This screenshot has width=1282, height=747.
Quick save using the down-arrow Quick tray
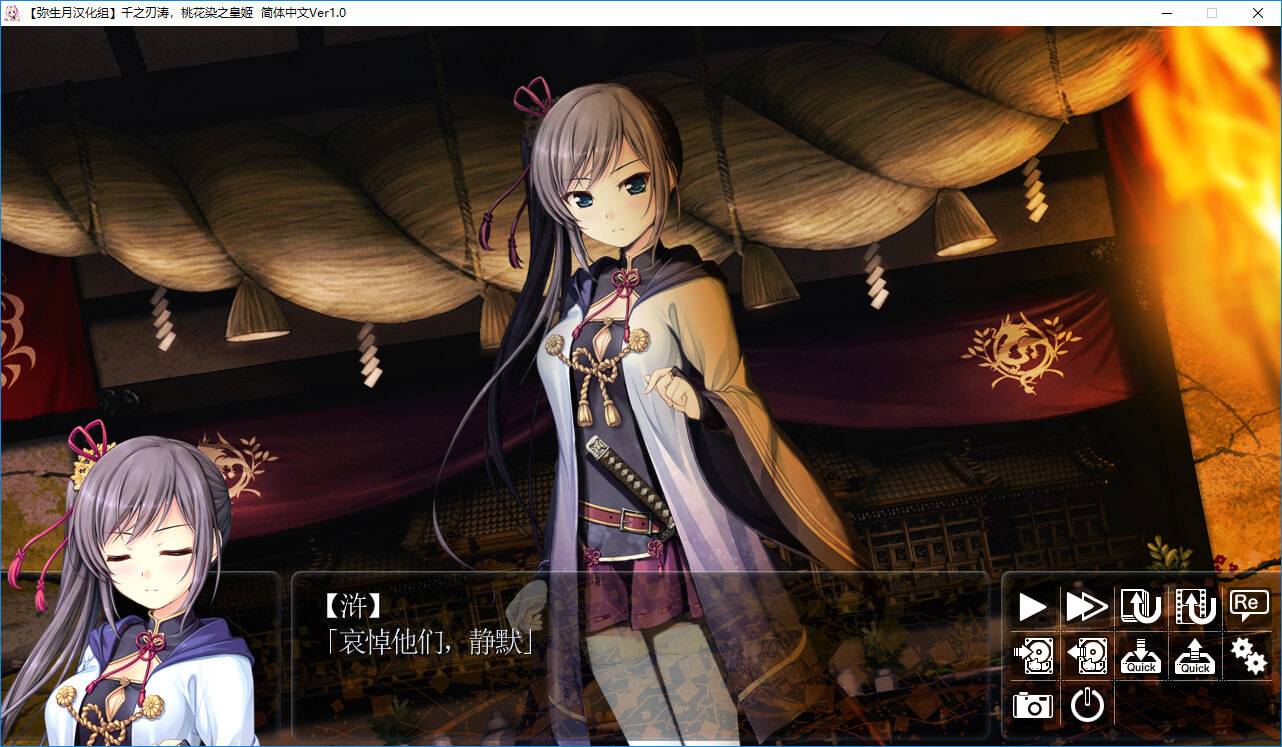(1141, 656)
